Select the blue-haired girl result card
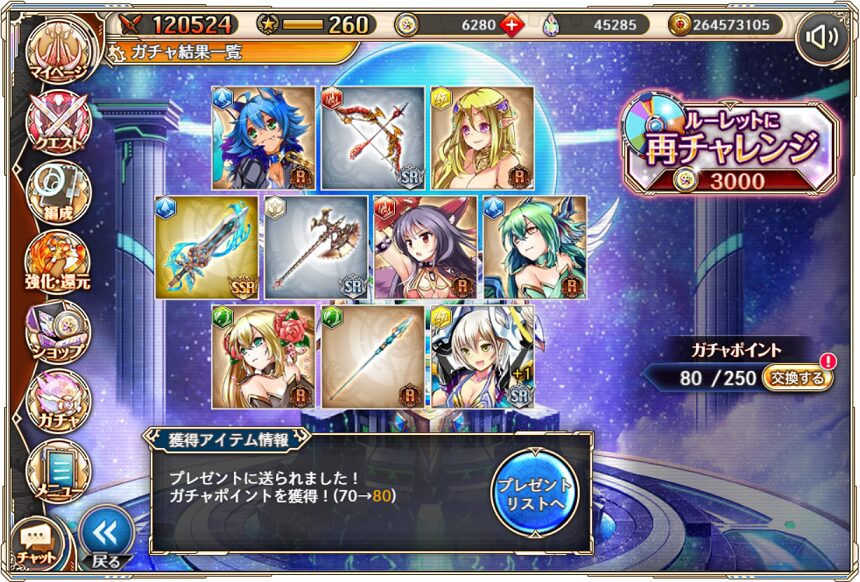860x582 pixels. pos(263,137)
